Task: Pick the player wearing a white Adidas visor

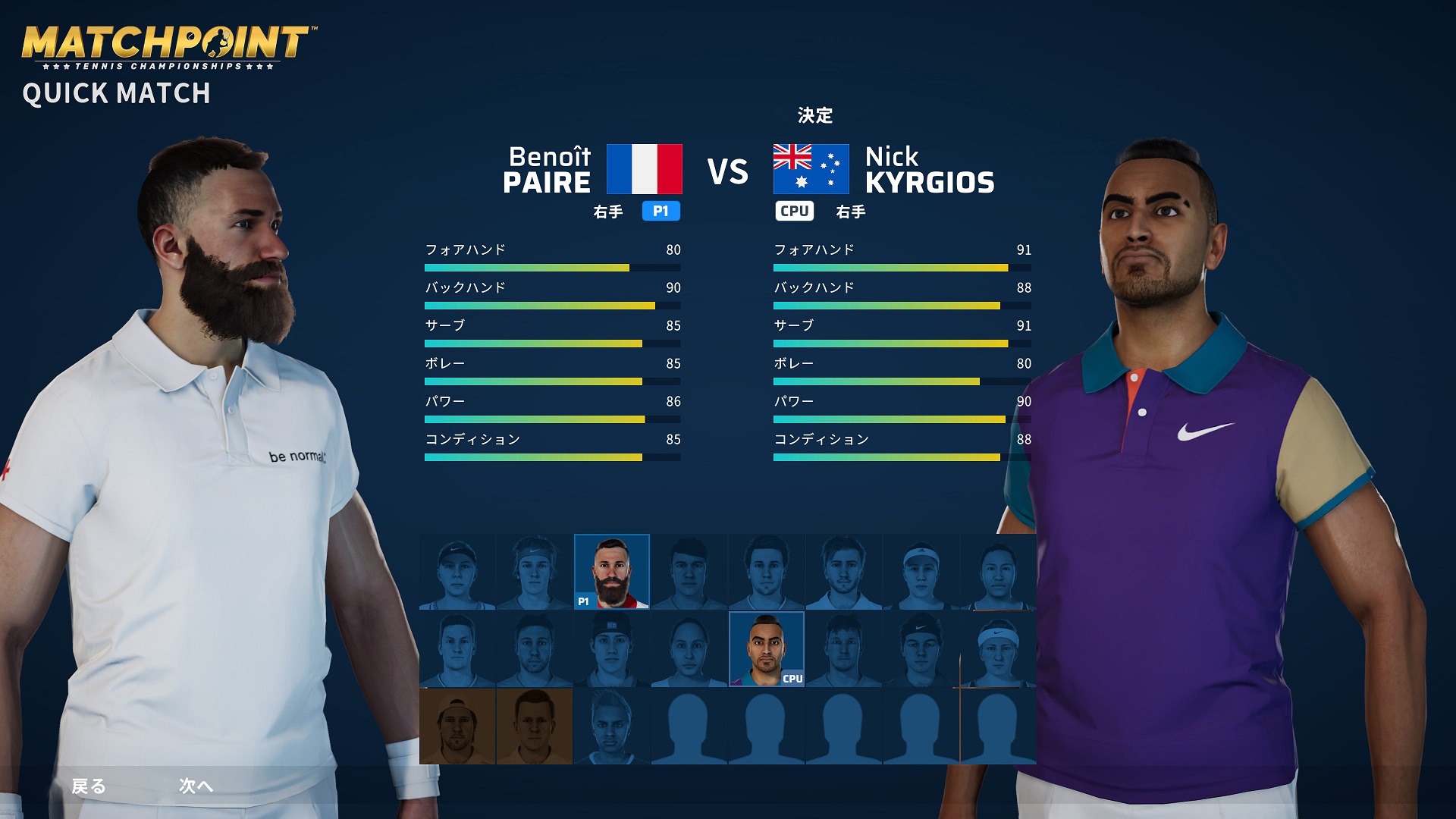Action: click(x=920, y=572)
